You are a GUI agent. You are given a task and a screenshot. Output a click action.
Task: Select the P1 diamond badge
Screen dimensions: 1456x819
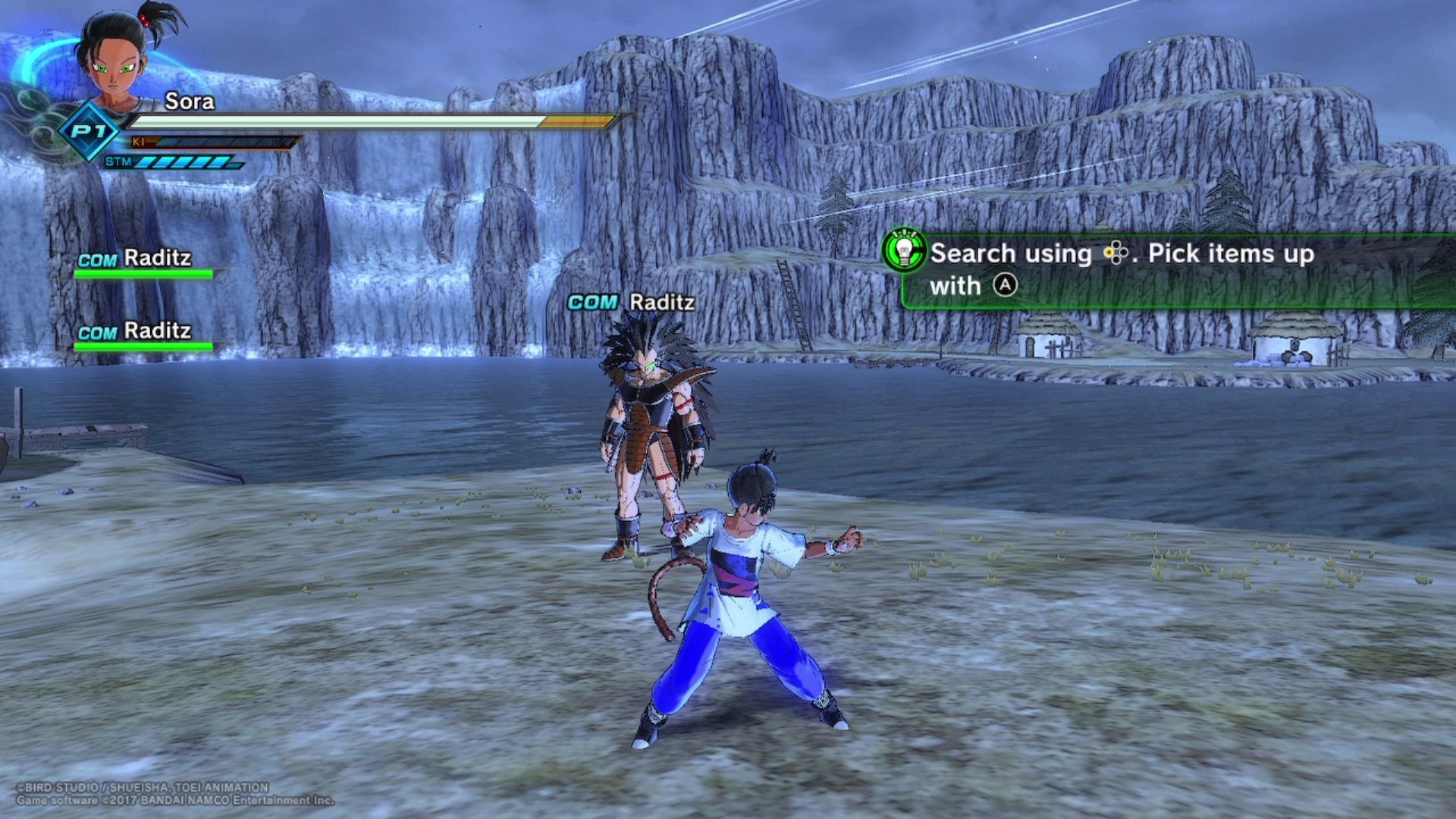click(89, 131)
